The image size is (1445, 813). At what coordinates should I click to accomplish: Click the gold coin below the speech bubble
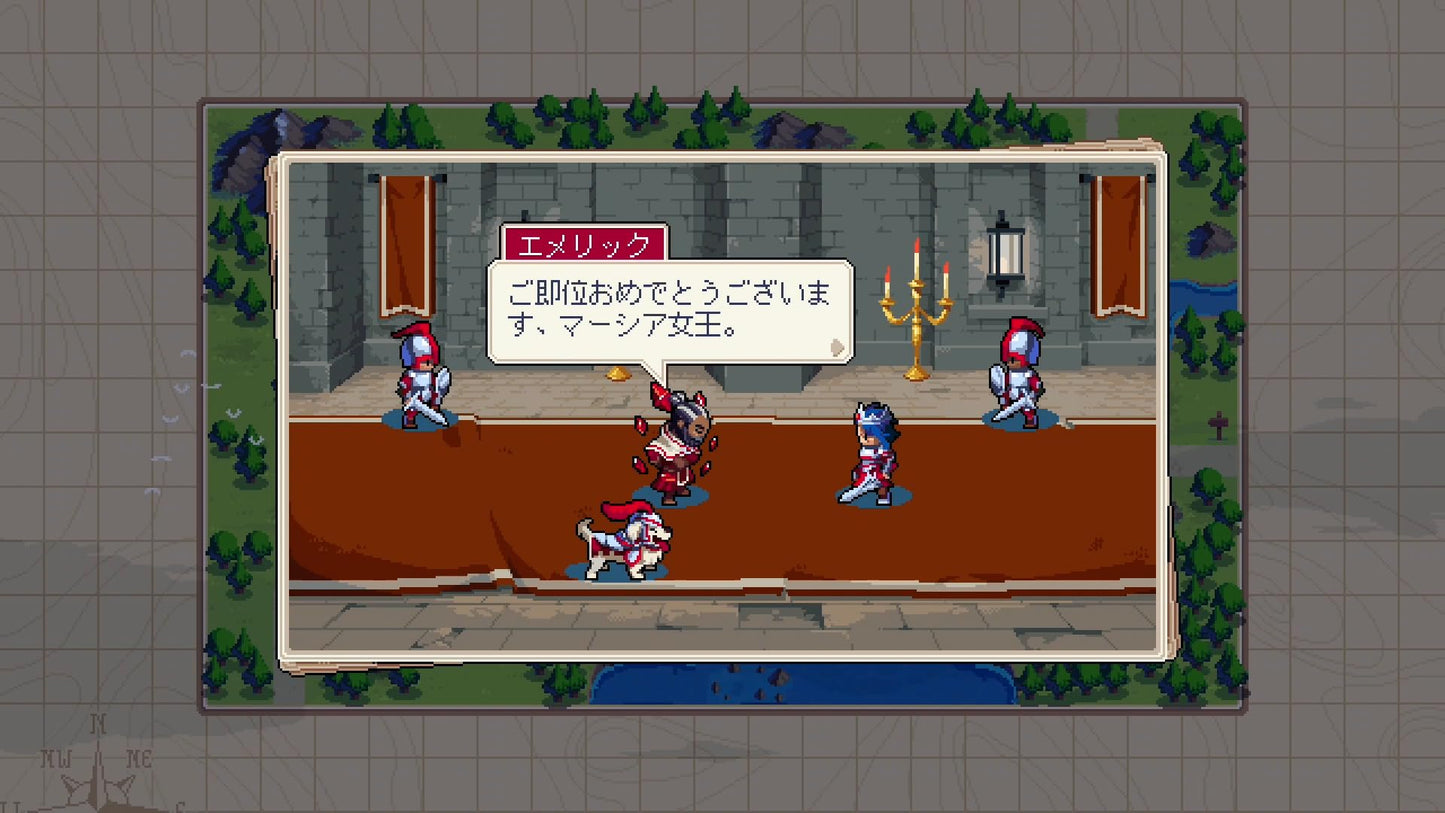click(617, 372)
